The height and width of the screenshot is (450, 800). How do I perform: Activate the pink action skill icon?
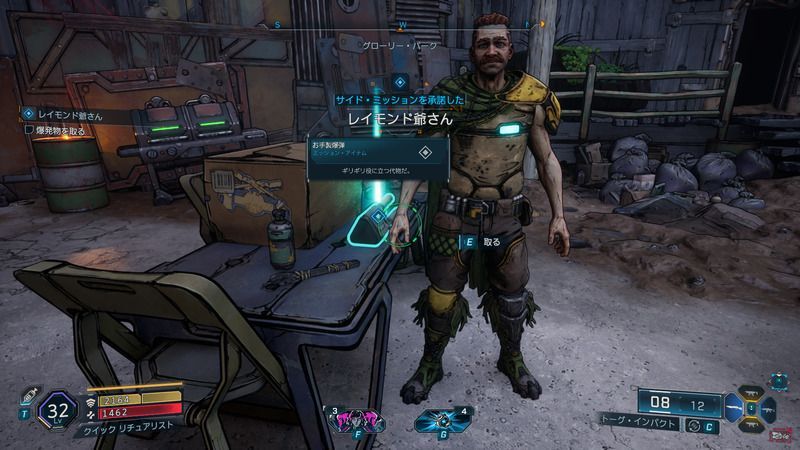(x=355, y=420)
